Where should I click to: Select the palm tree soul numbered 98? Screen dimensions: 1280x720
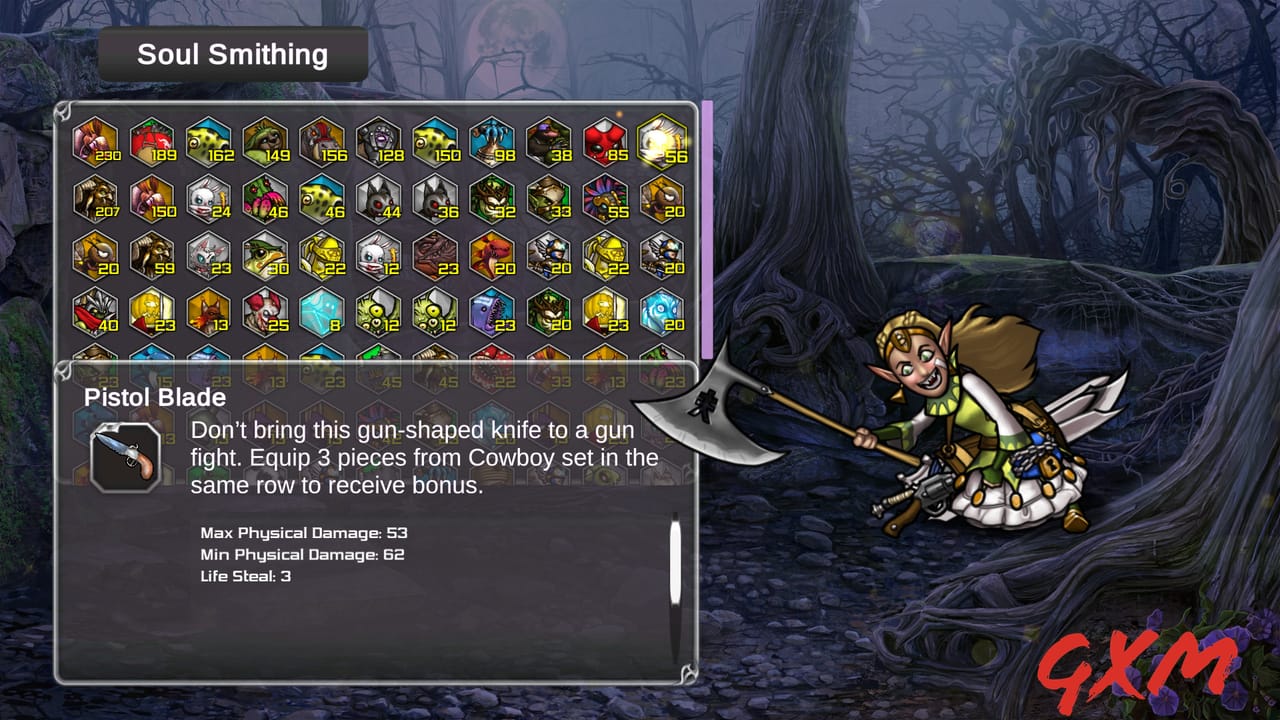492,142
